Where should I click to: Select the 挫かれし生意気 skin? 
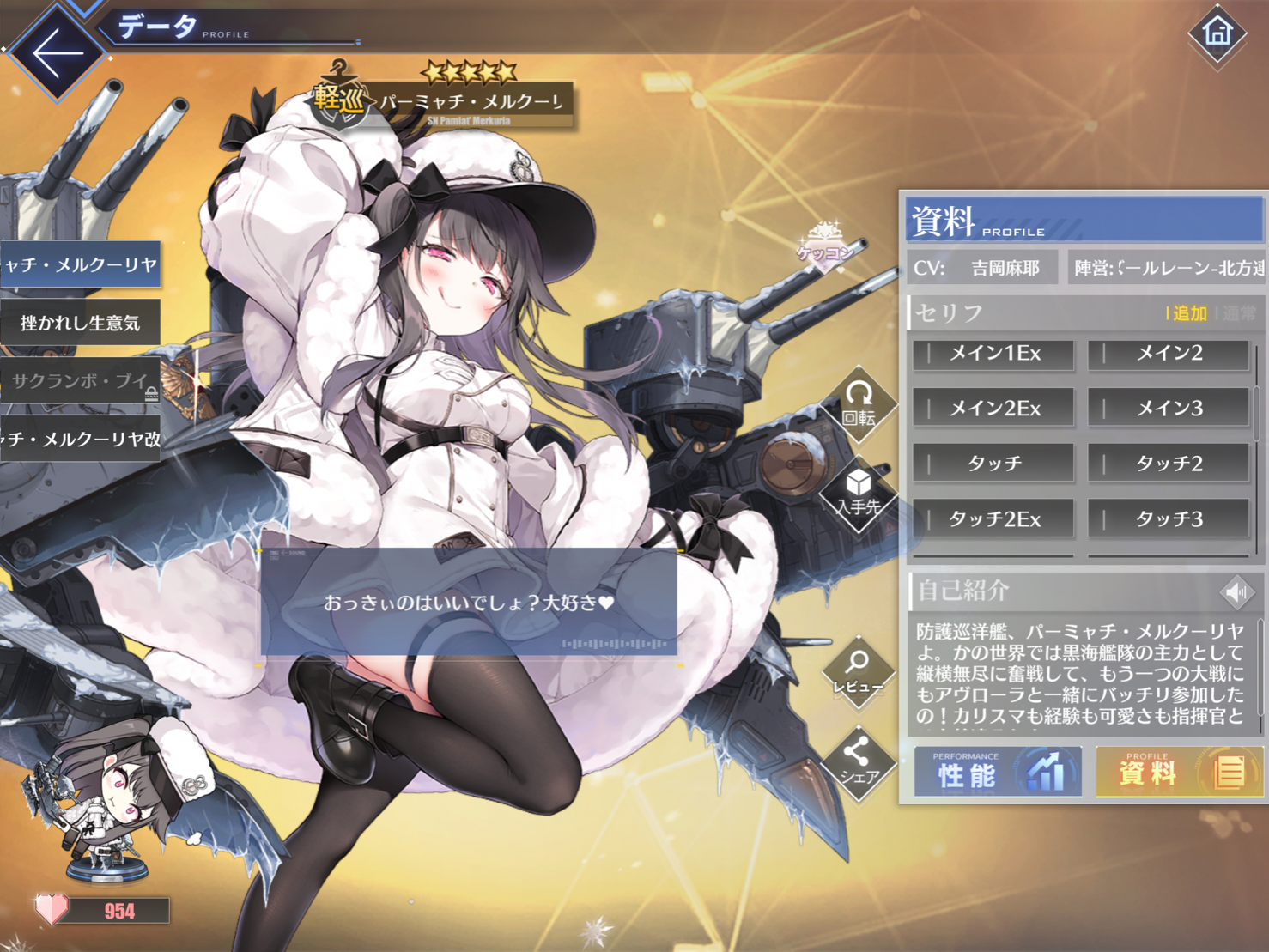coord(80,323)
